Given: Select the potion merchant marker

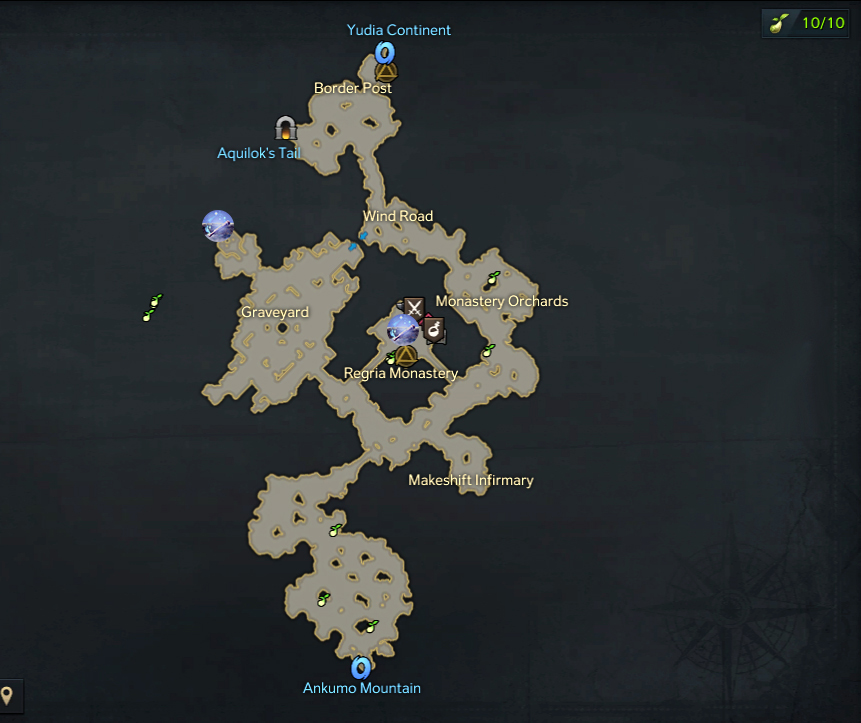Looking at the screenshot, I should (x=434, y=329).
